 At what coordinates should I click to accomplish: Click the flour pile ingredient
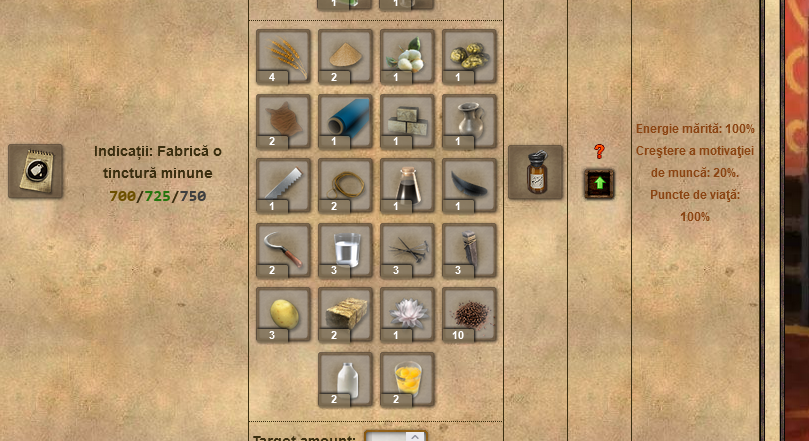click(x=345, y=55)
